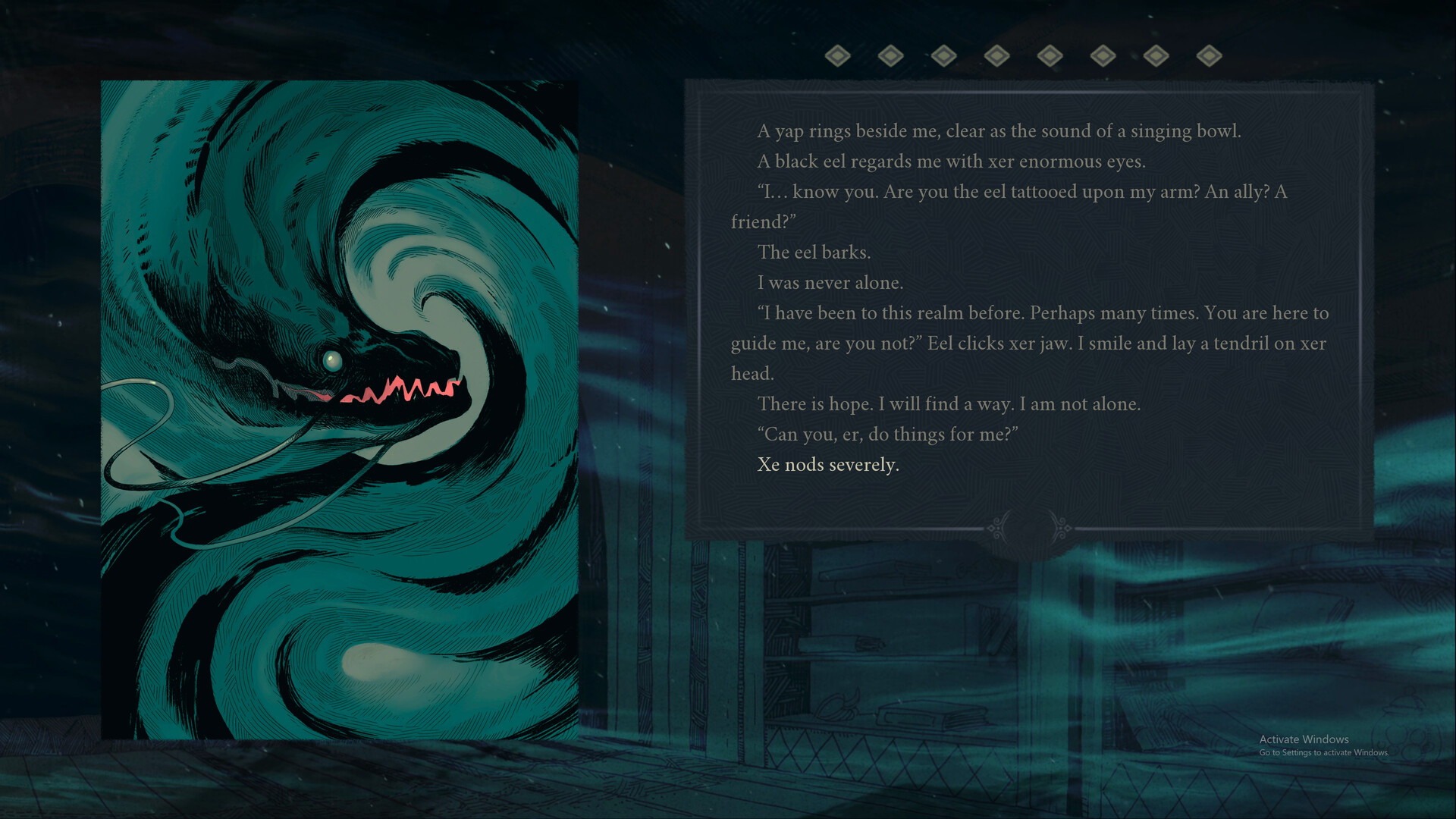The height and width of the screenshot is (819, 1456).
Task: Click the black eel illustration card
Action: point(339,409)
